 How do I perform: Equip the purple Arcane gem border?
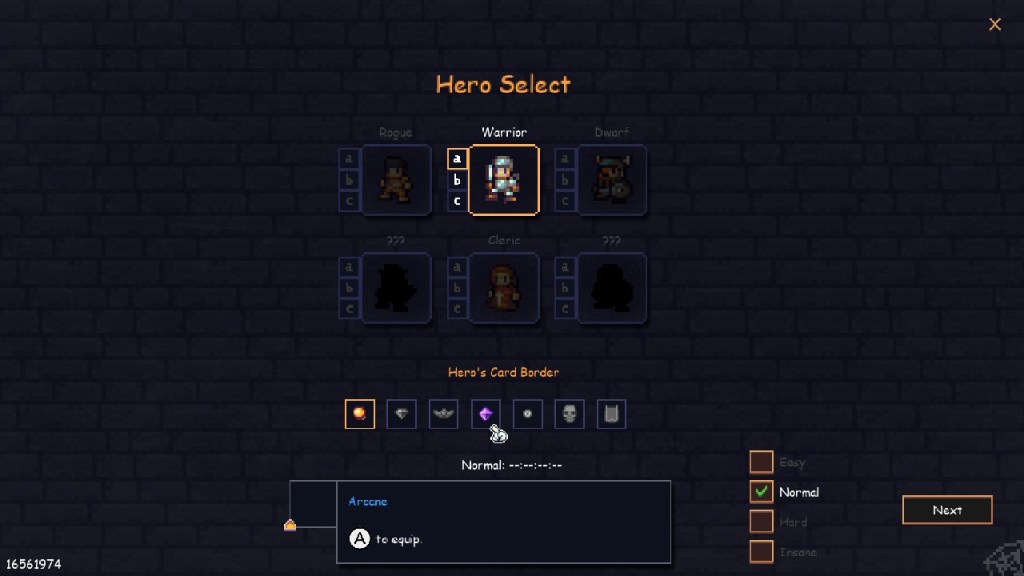click(486, 414)
